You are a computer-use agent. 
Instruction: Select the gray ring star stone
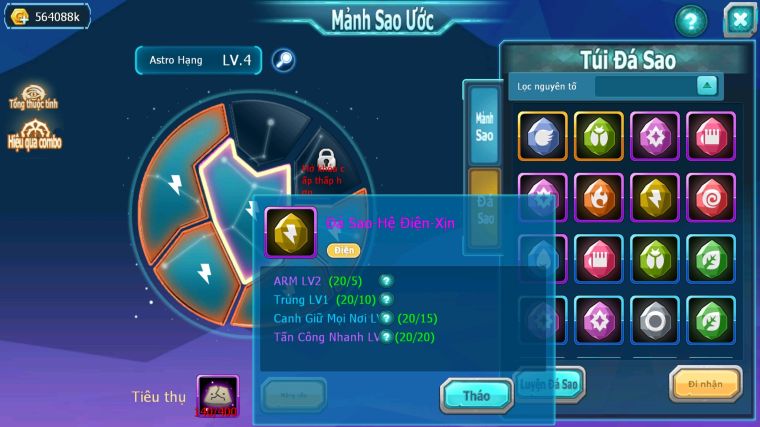[x=655, y=321]
